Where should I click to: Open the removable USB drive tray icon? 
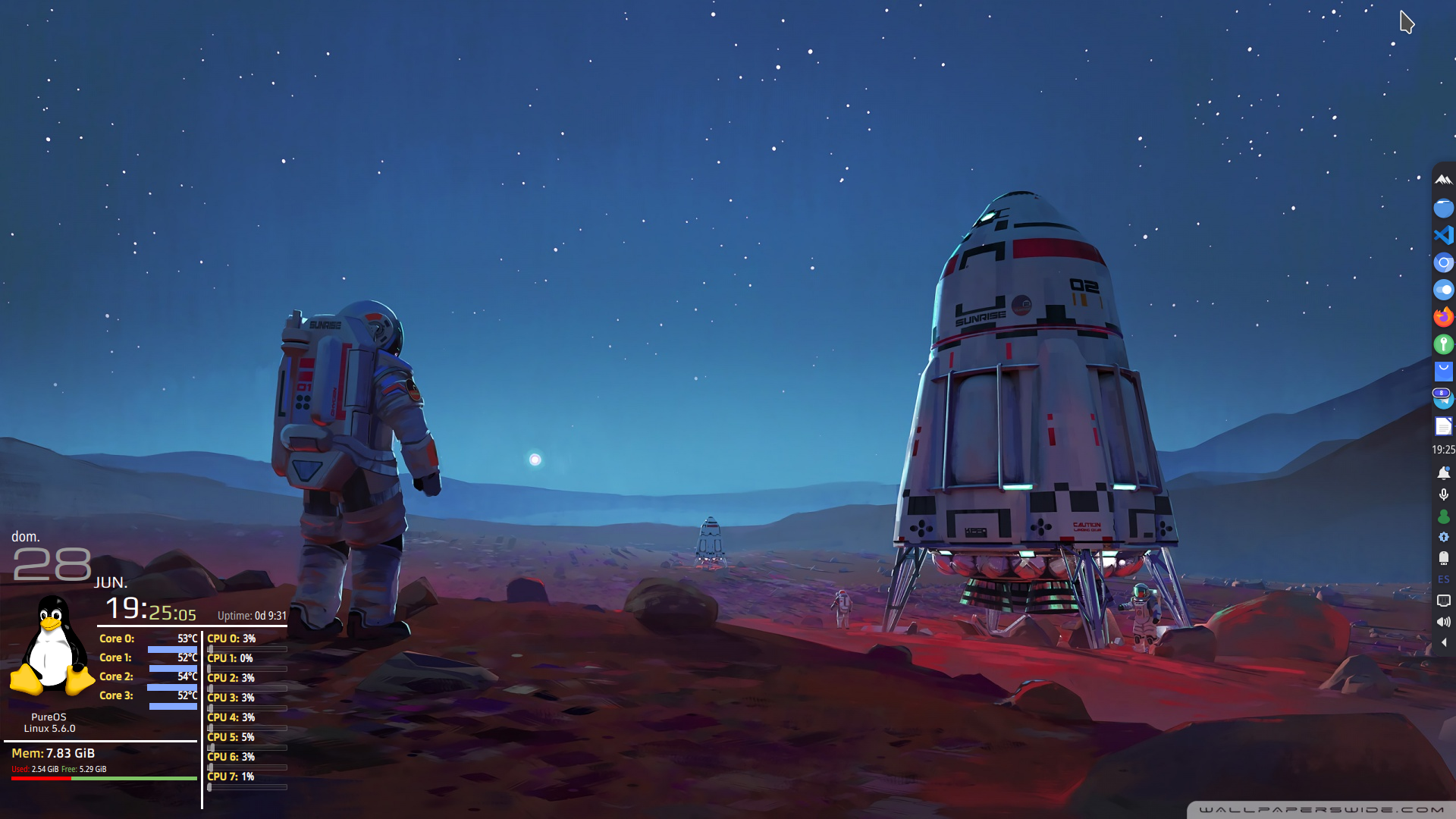(x=1443, y=558)
